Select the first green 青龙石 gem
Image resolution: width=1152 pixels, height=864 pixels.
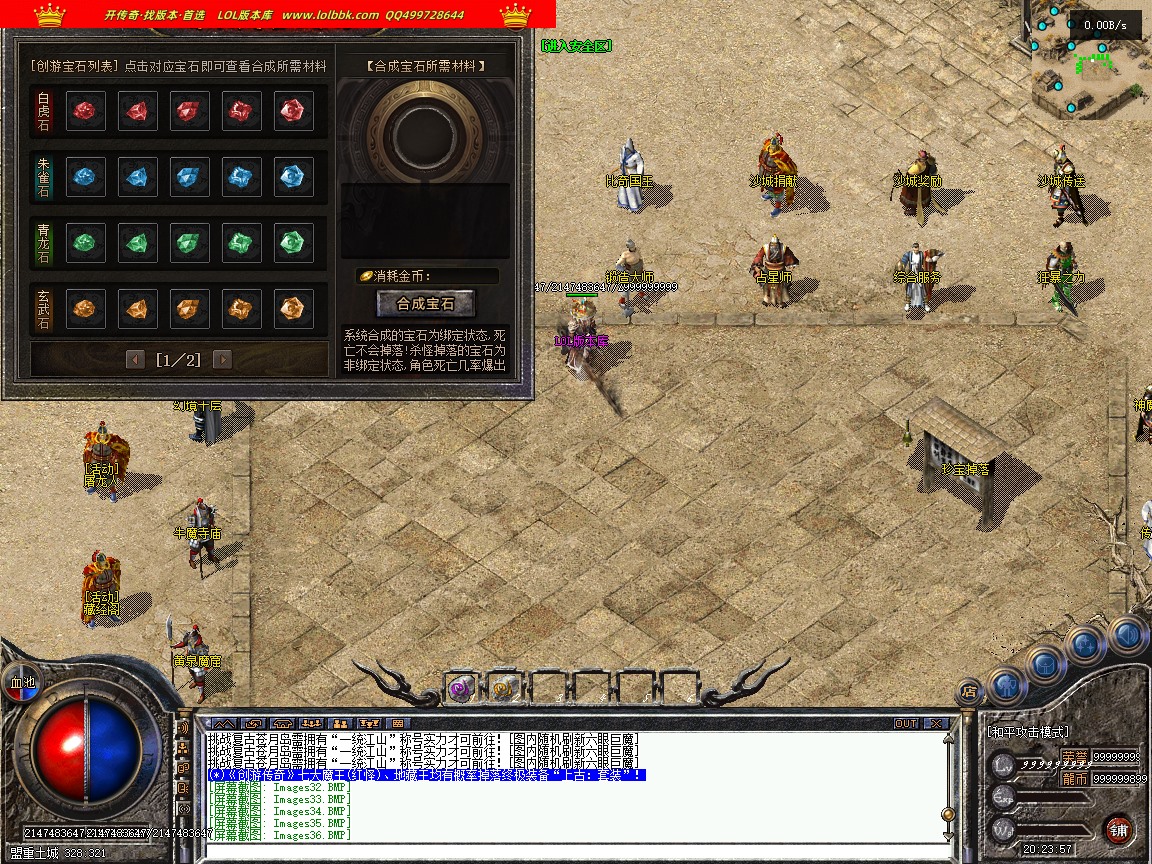[x=86, y=243]
